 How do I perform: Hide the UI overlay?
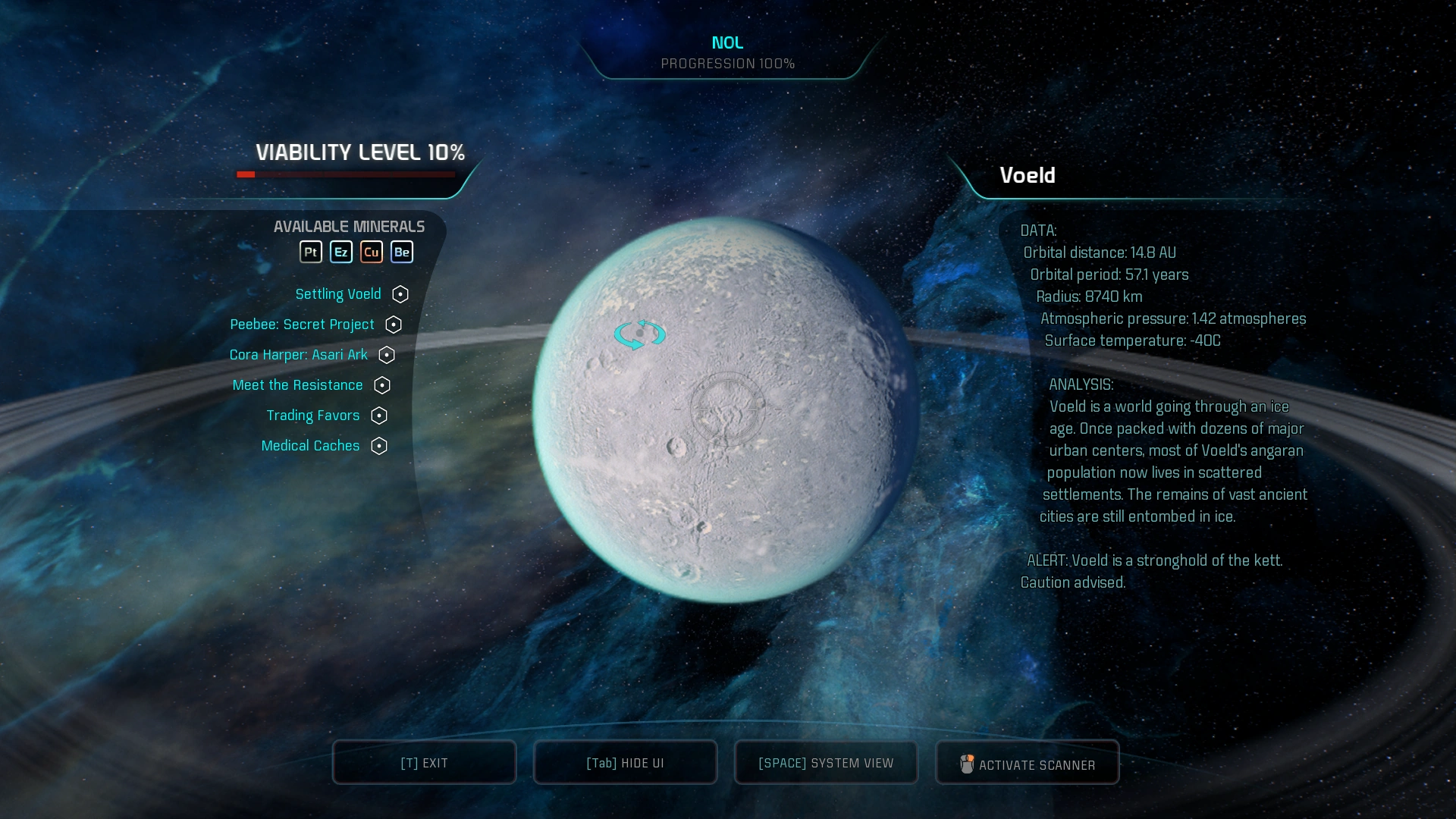coord(625,763)
